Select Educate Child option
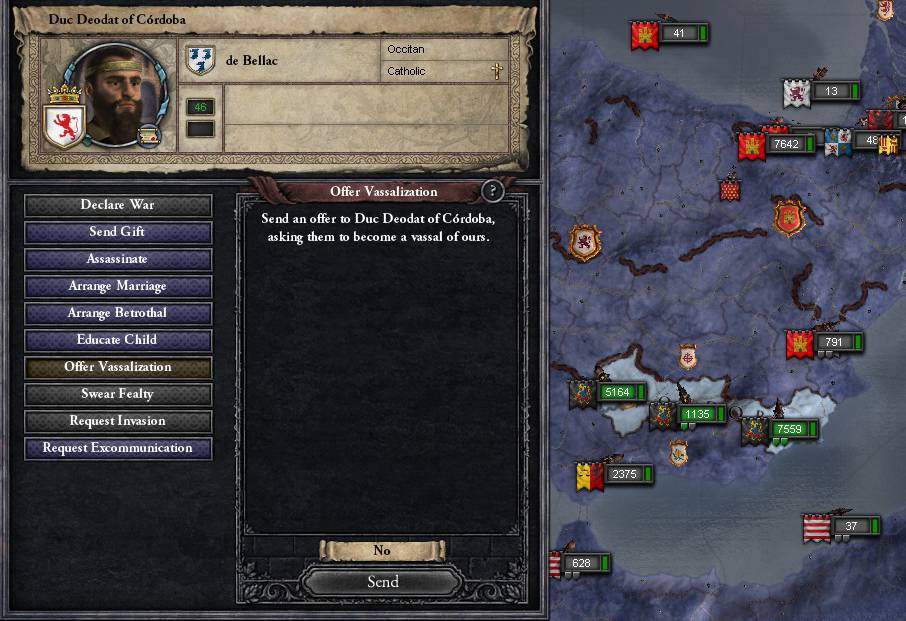906x621 pixels. click(x=118, y=340)
